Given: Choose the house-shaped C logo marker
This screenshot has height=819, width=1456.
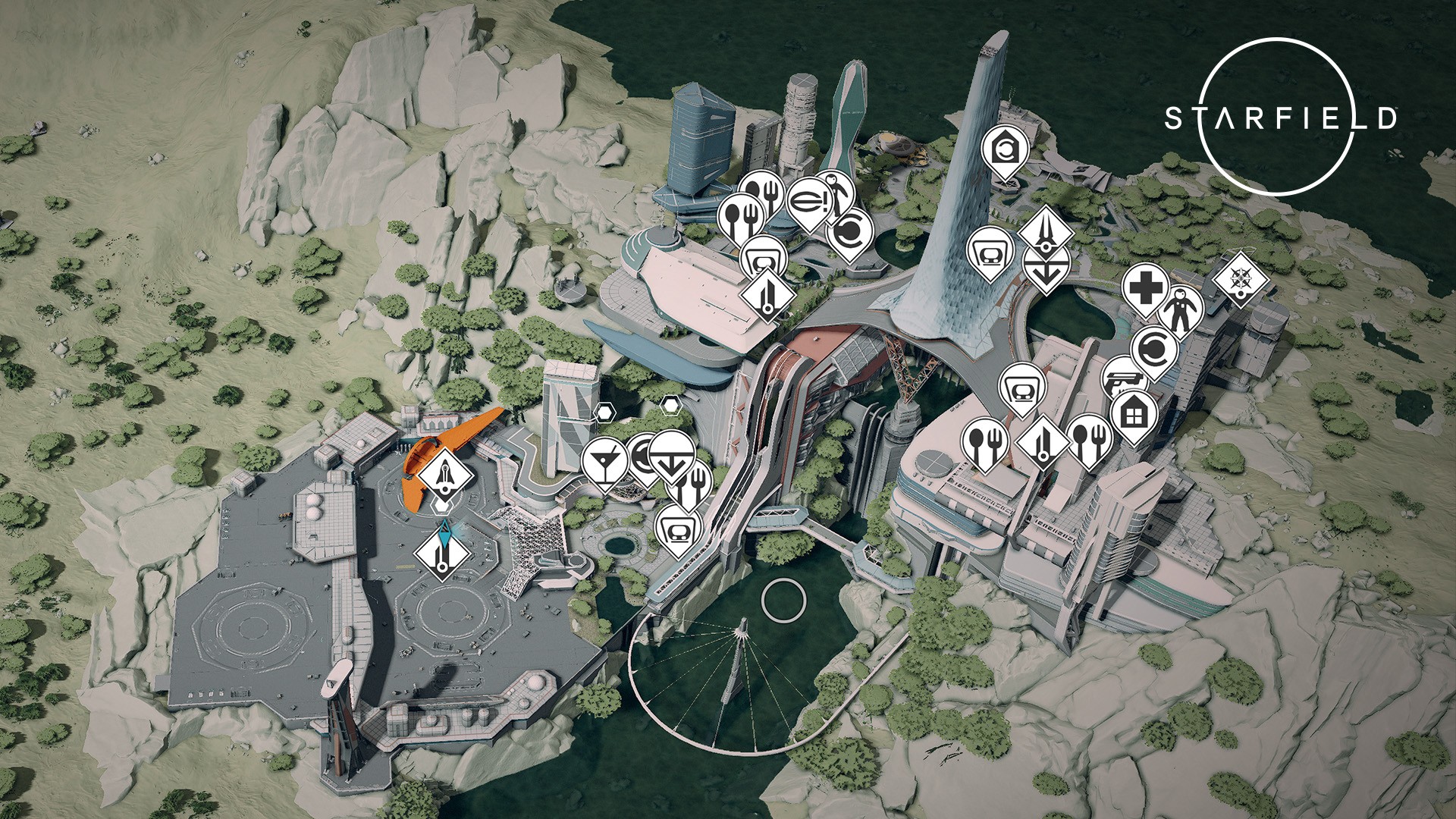Looking at the screenshot, I should coord(1006,147).
